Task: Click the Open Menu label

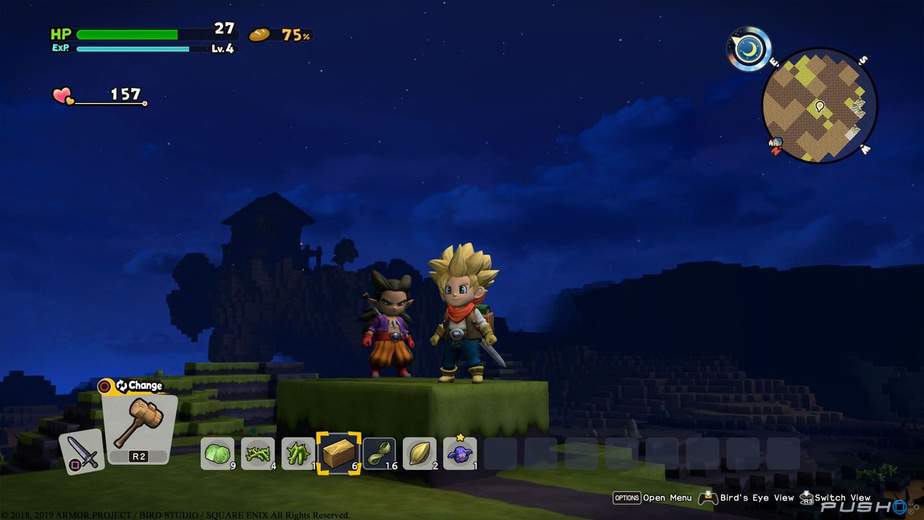Action: tap(667, 497)
